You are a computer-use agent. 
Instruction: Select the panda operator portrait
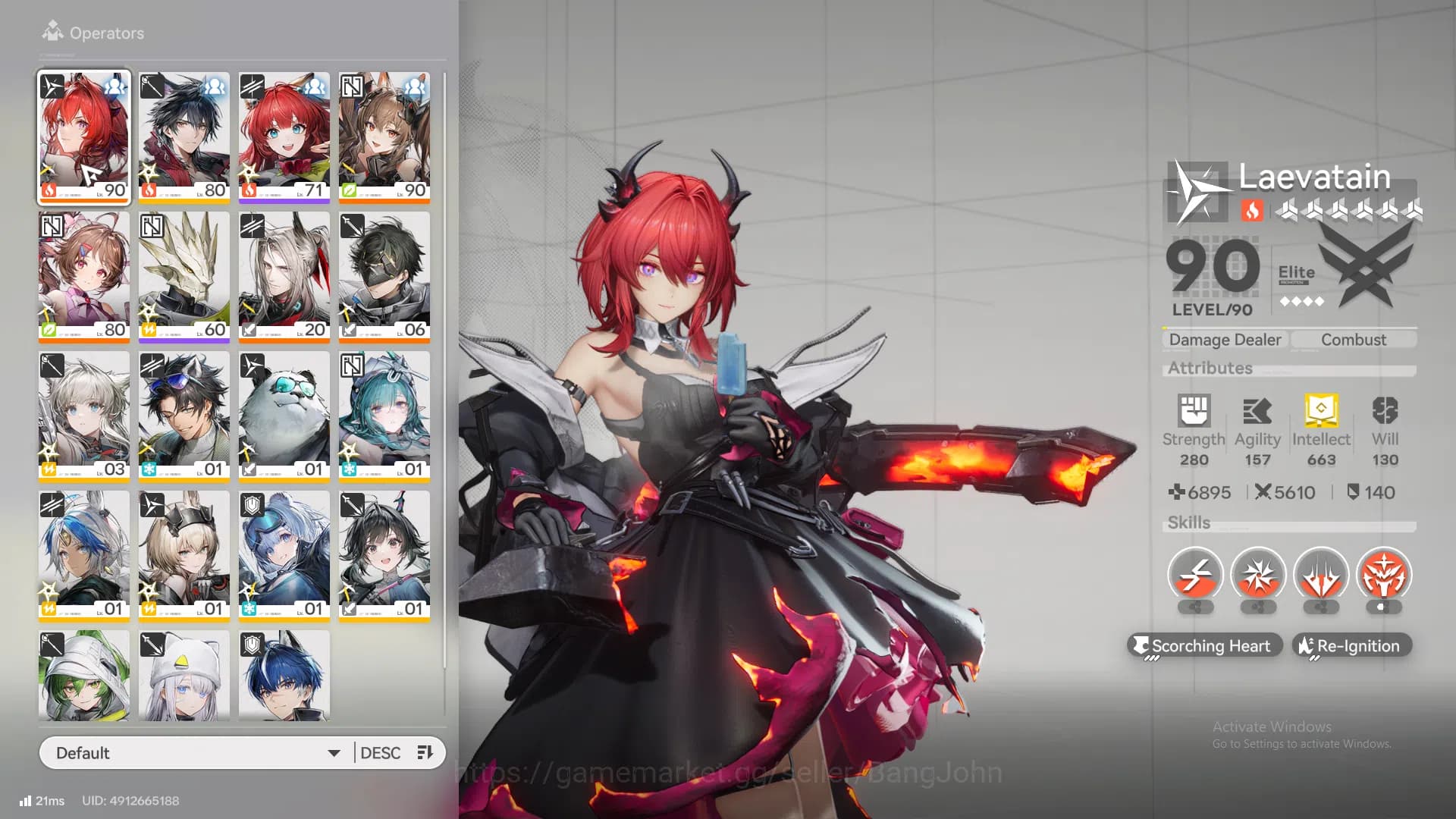point(284,415)
